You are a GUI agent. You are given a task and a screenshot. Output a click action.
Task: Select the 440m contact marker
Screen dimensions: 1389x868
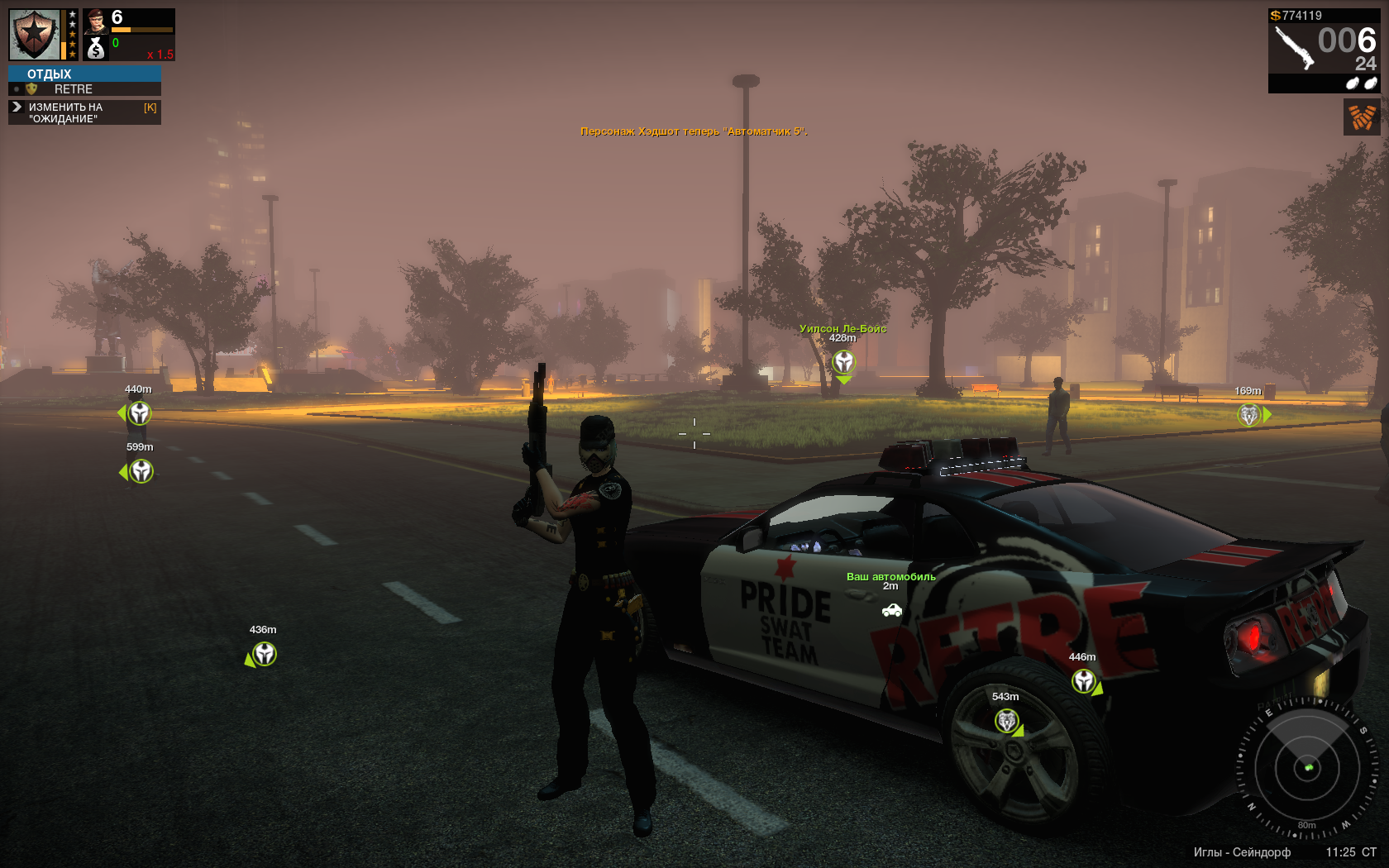click(x=139, y=413)
